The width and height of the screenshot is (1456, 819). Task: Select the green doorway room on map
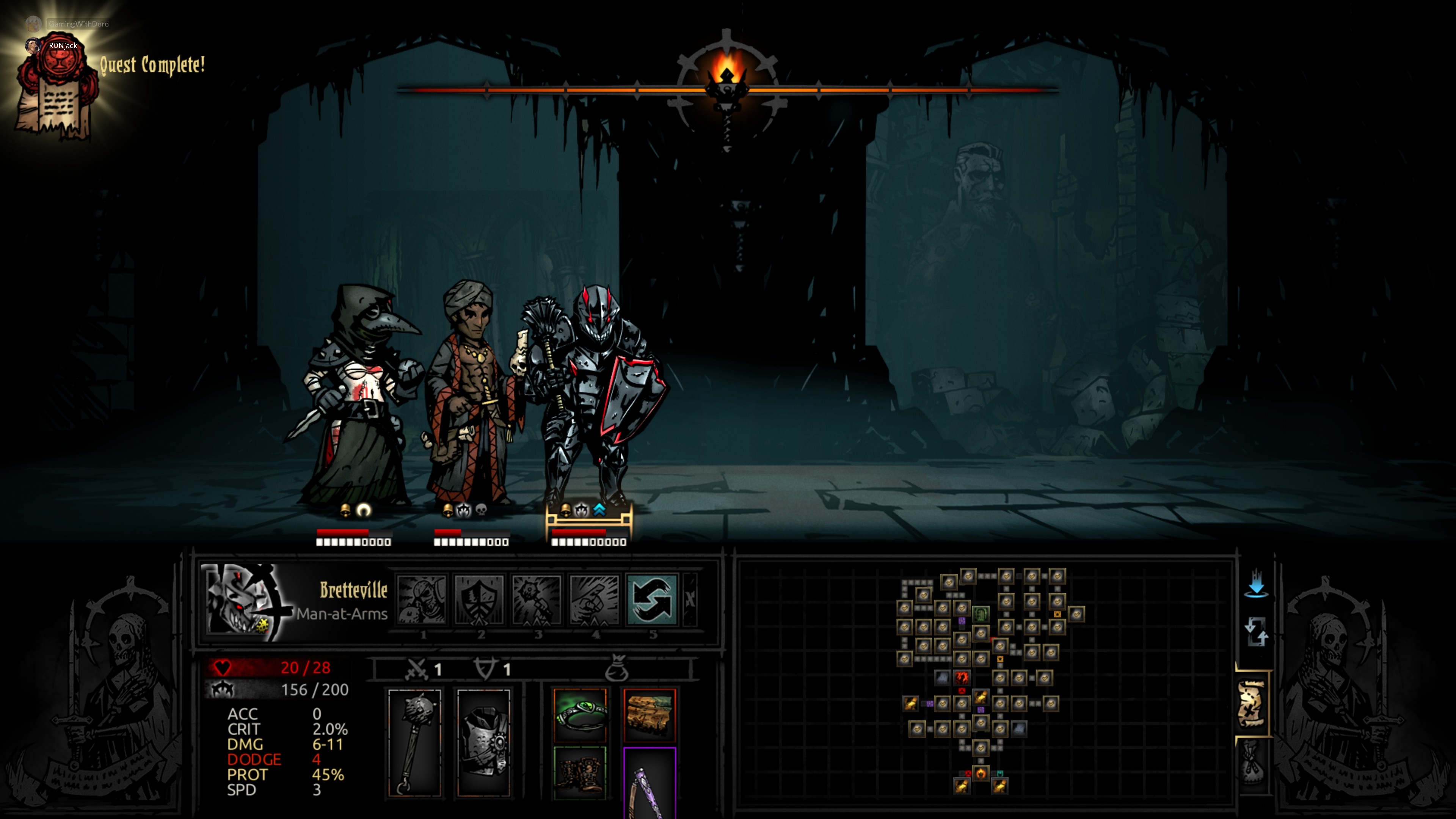981,614
